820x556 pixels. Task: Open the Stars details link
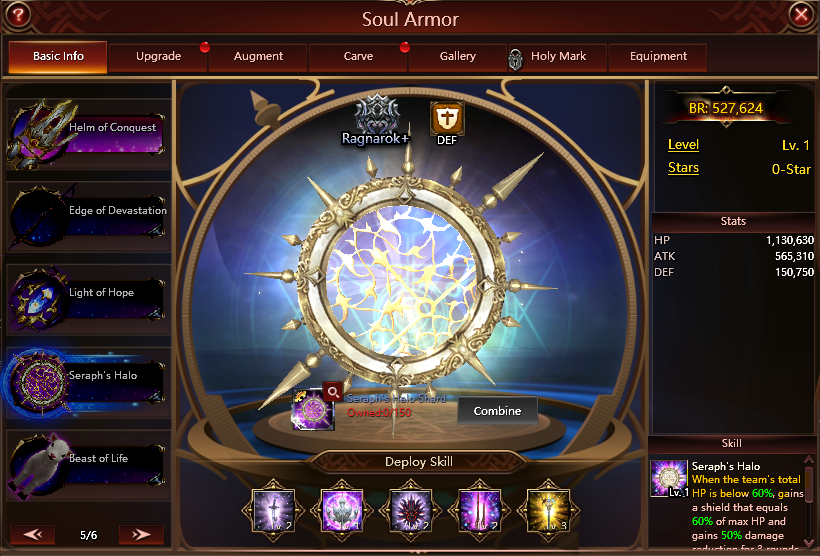click(683, 168)
